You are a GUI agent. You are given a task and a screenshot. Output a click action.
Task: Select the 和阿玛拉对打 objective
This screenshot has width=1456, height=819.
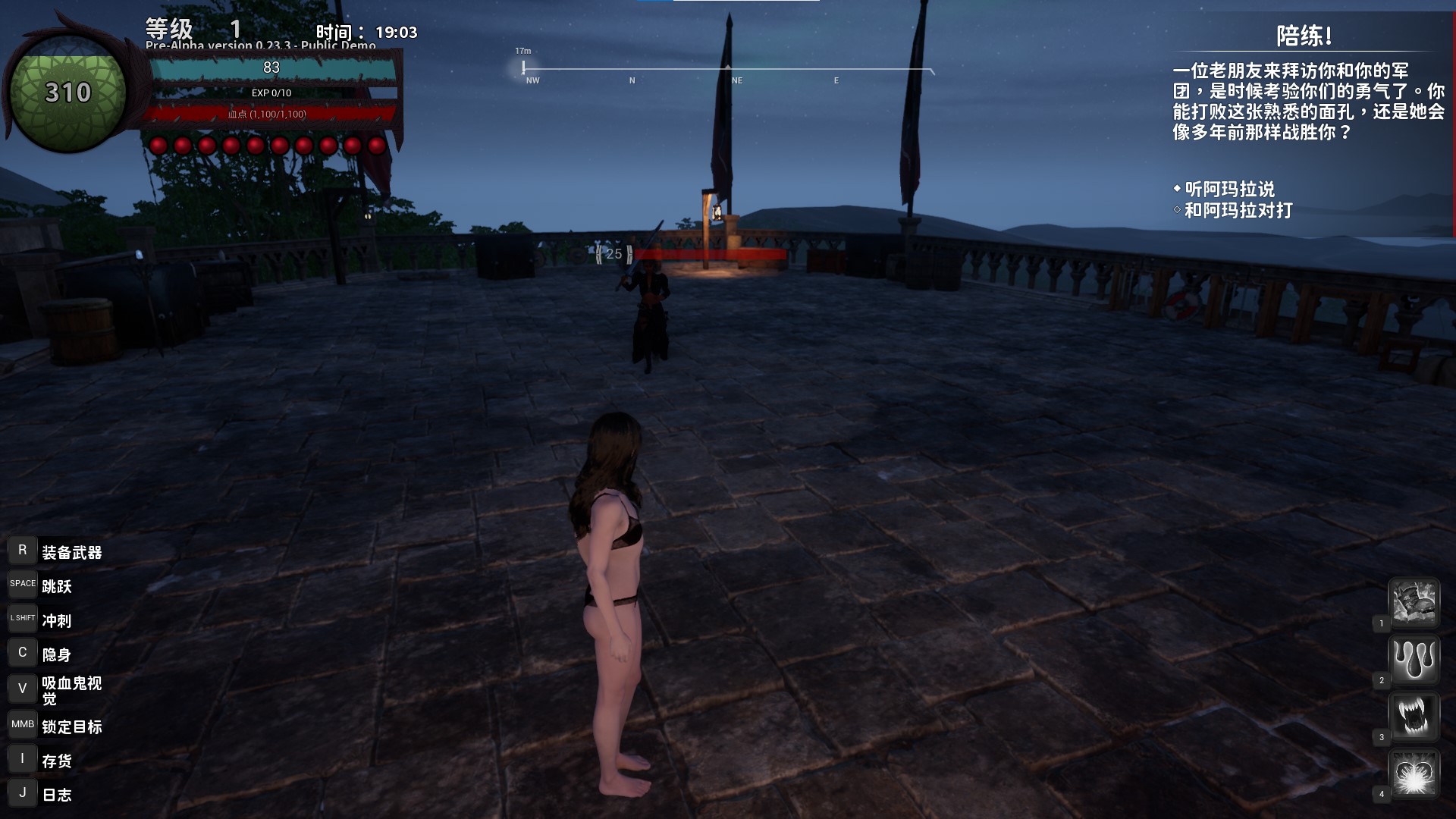tap(1238, 210)
